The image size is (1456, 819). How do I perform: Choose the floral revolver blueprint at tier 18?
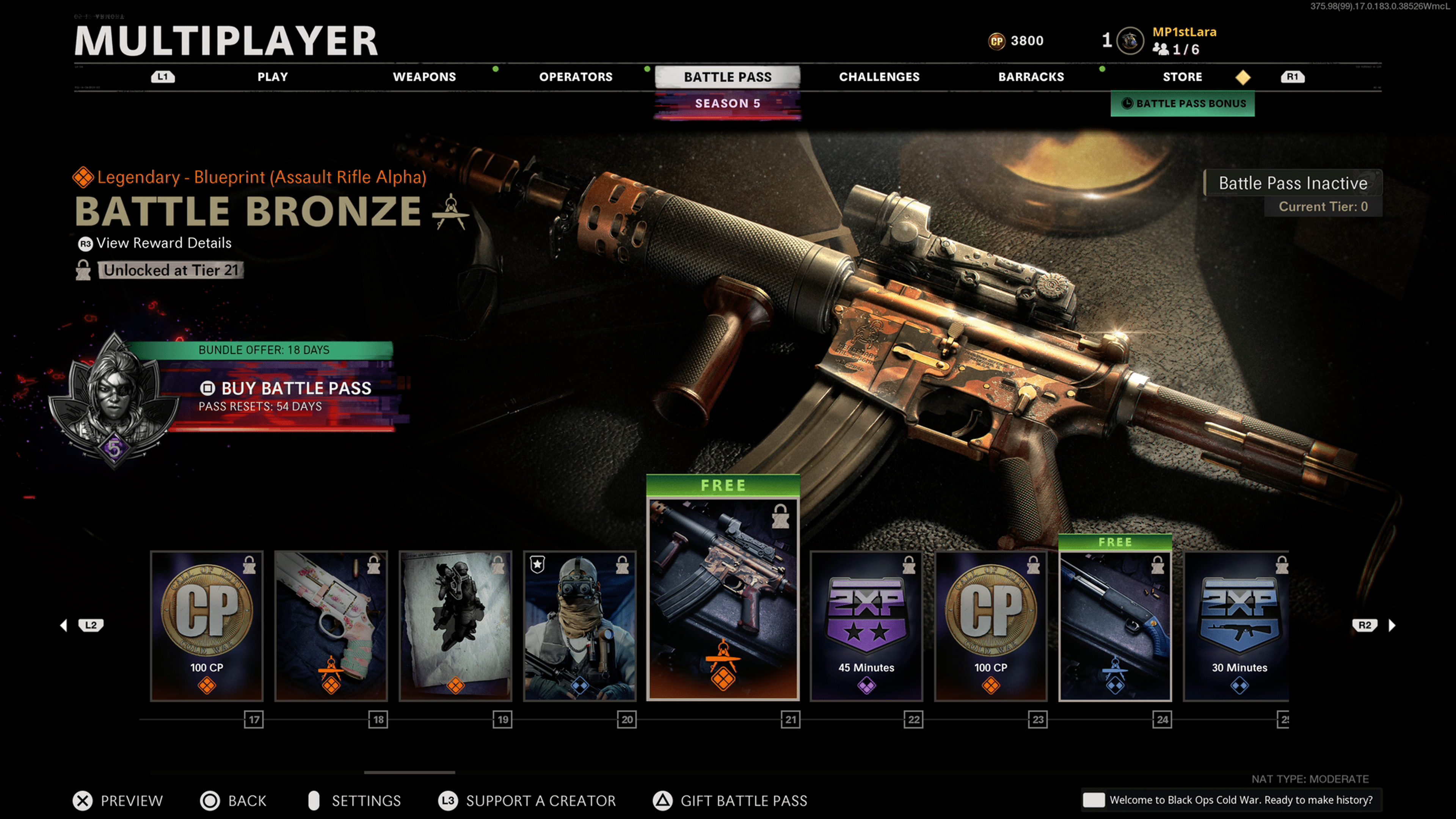331,626
